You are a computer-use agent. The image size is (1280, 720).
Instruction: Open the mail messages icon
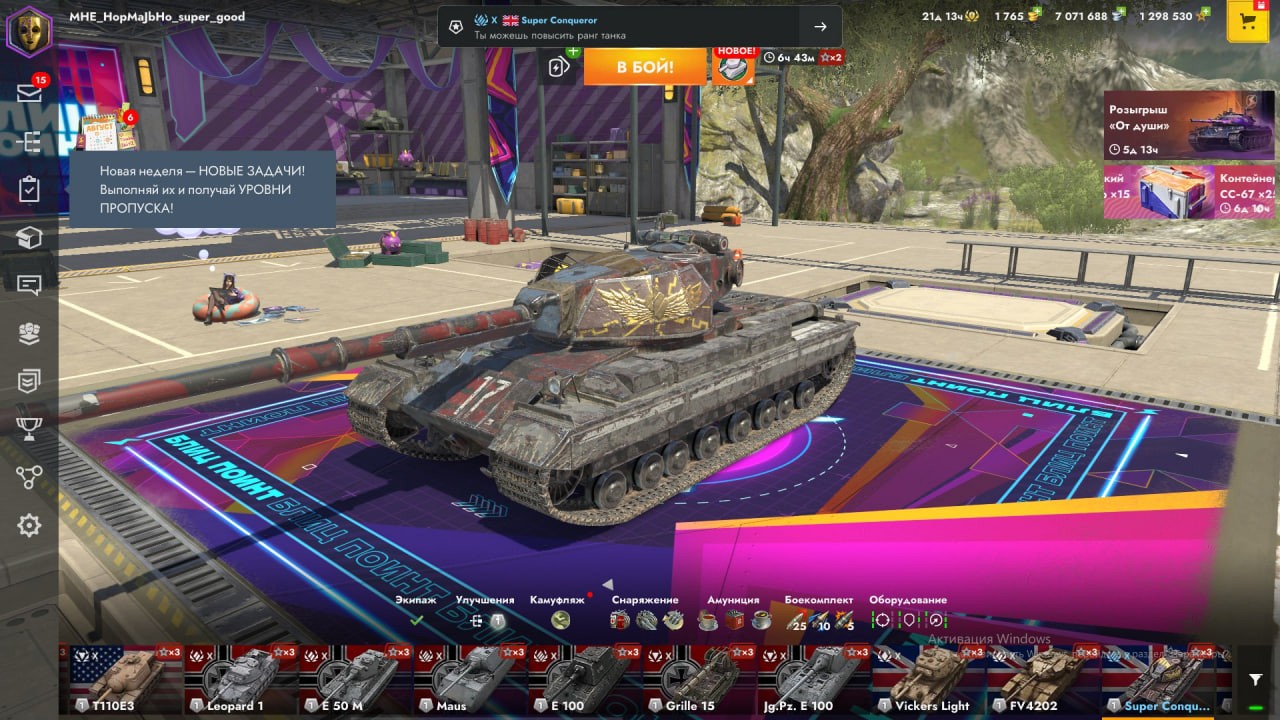pyautogui.click(x=29, y=93)
